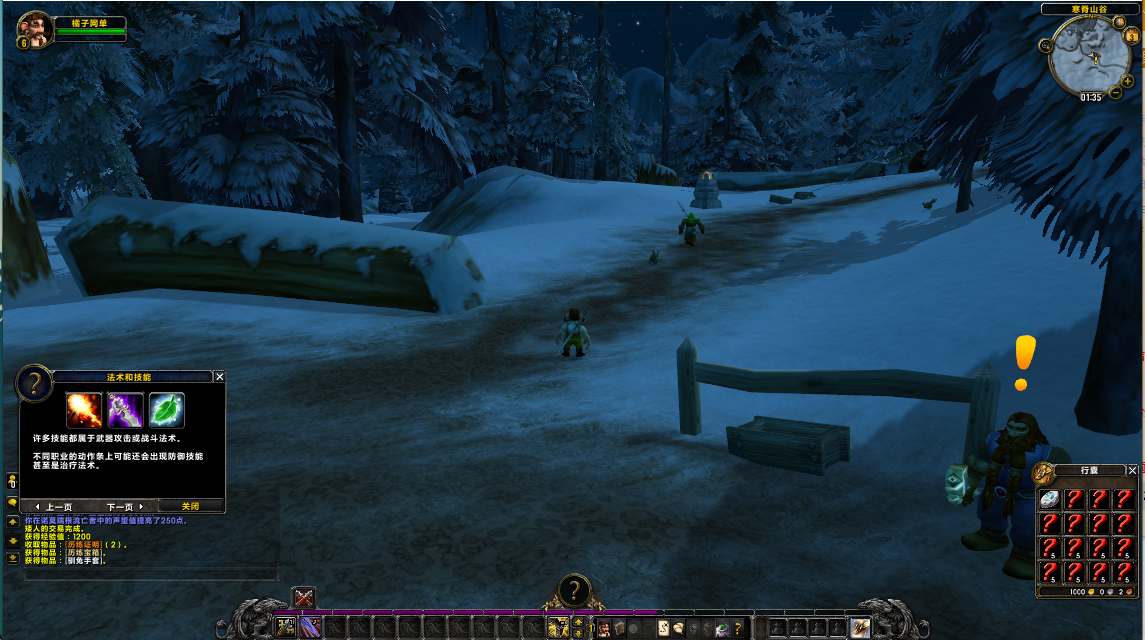Open the calendar button beside the minimap

tap(1133, 35)
